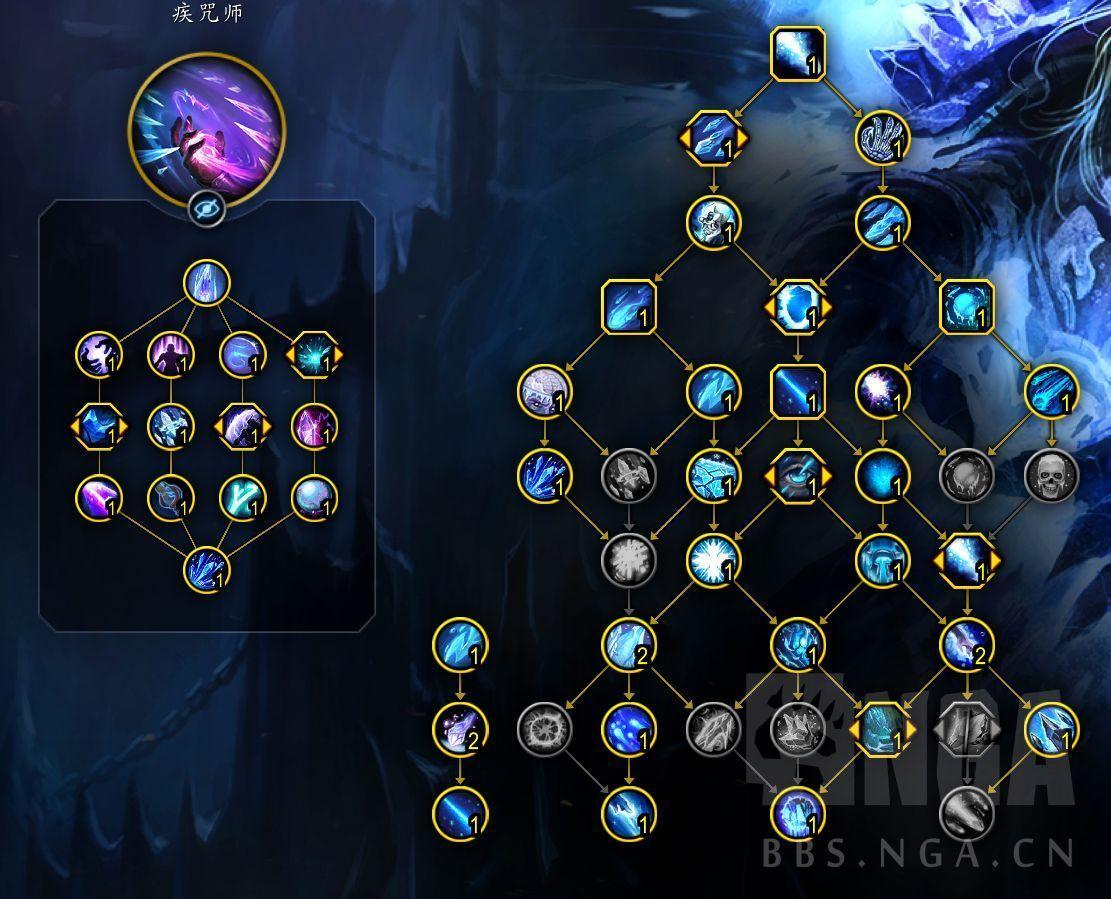Select the teal burst choice hero talent
This screenshot has height=899, width=1111.
click(x=315, y=354)
